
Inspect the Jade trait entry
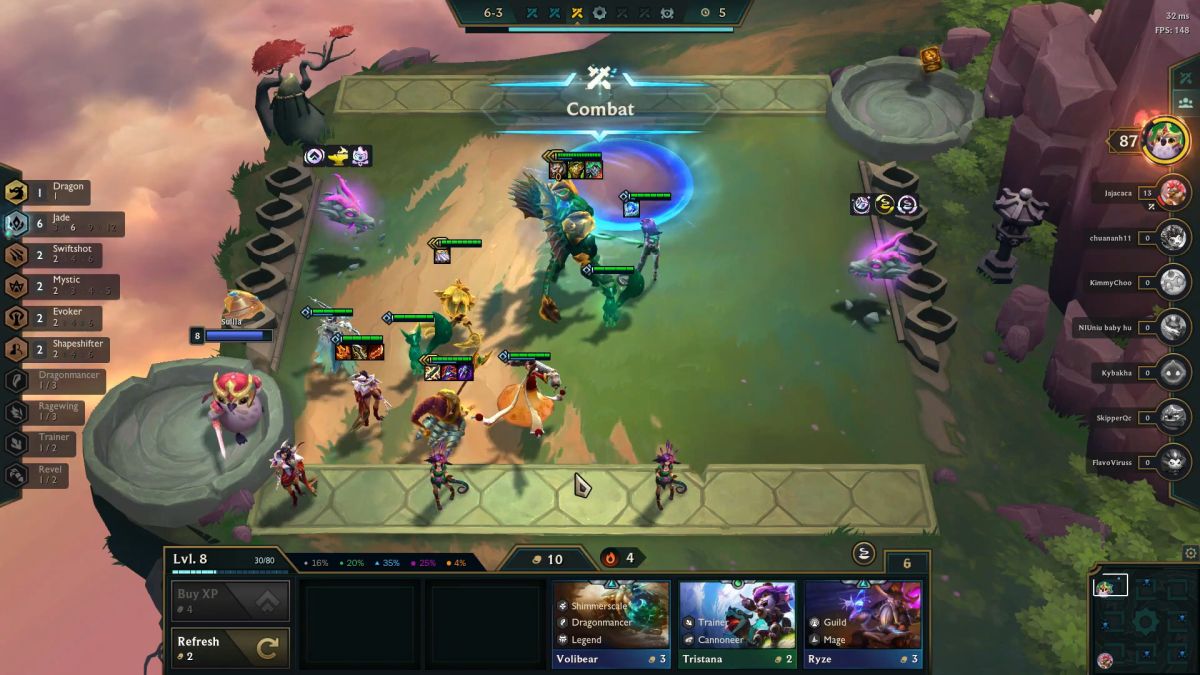65,224
